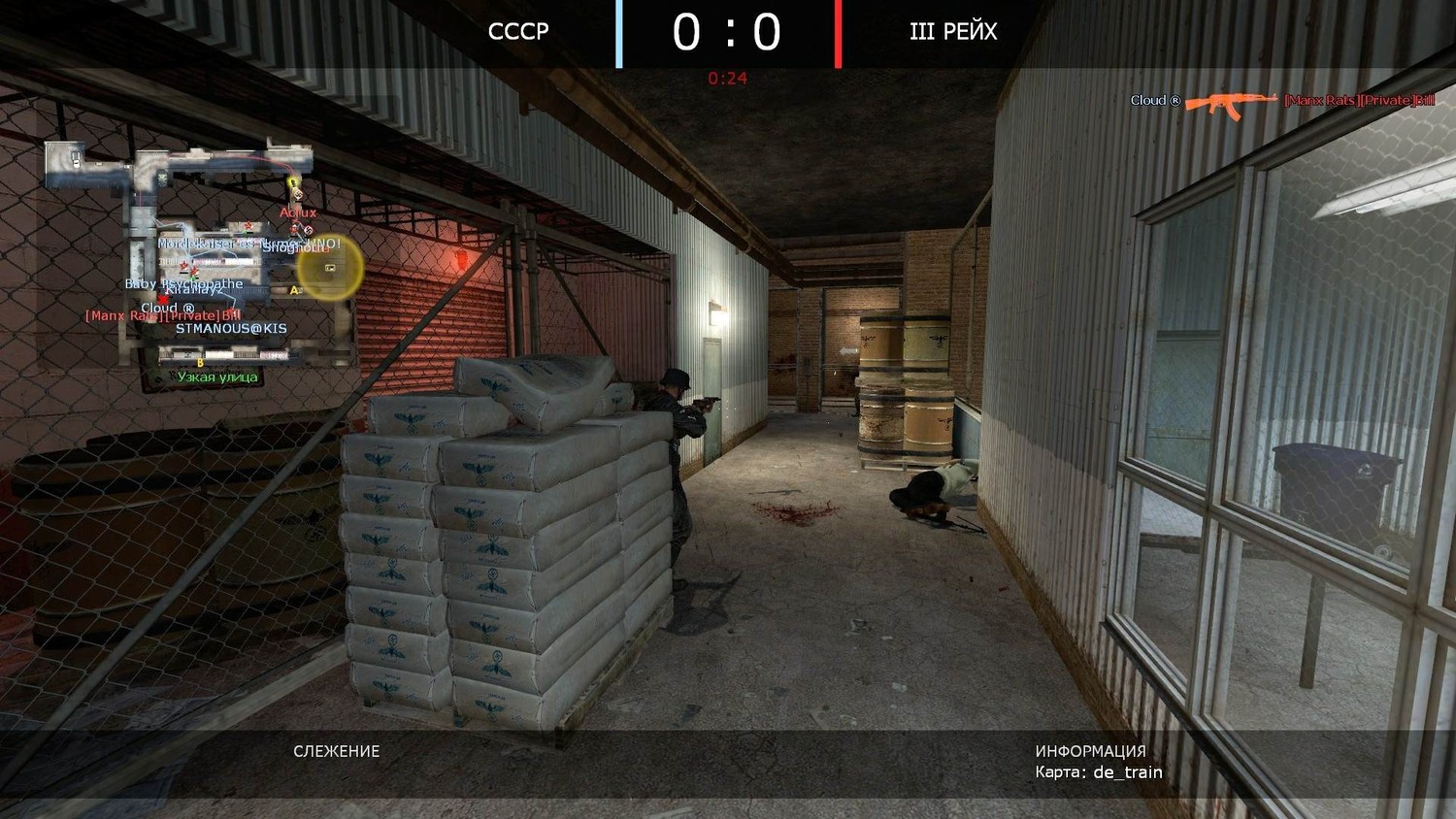Click the СЛЕЖЕНИЕ spectator mode label
This screenshot has height=819, width=1456.
[x=337, y=751]
